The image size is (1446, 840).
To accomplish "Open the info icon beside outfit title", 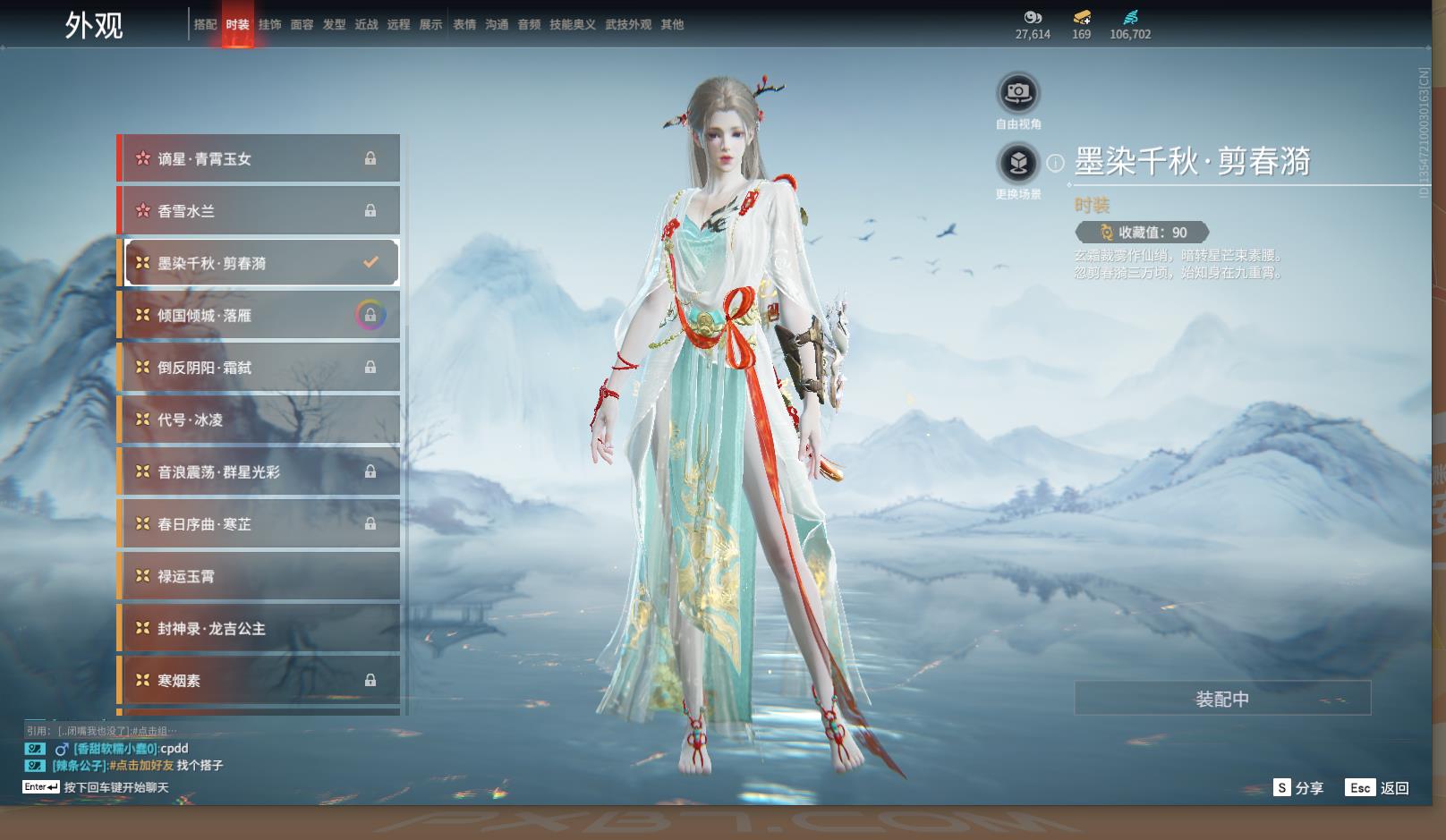I will point(1056,163).
